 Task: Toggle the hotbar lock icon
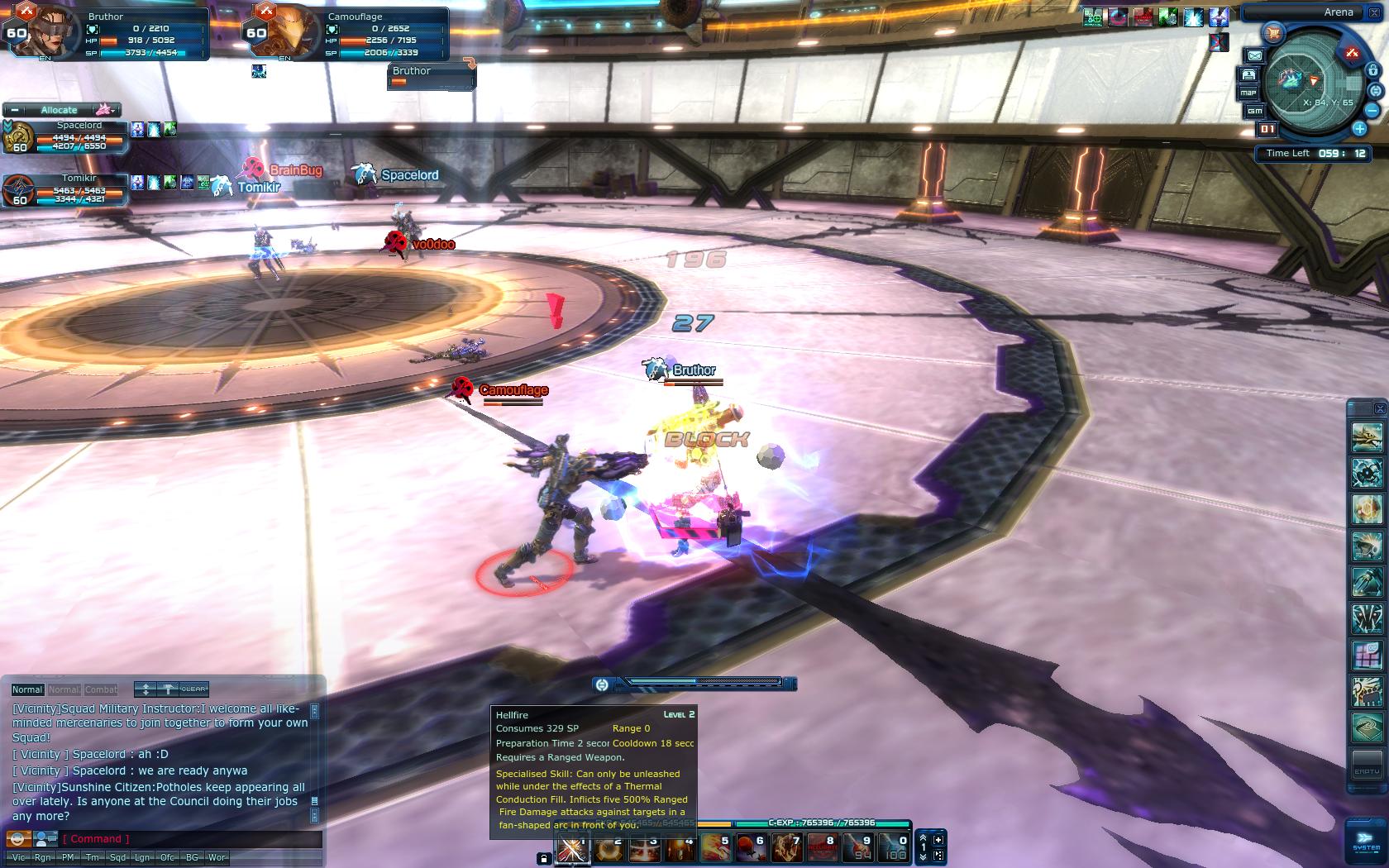(543, 859)
